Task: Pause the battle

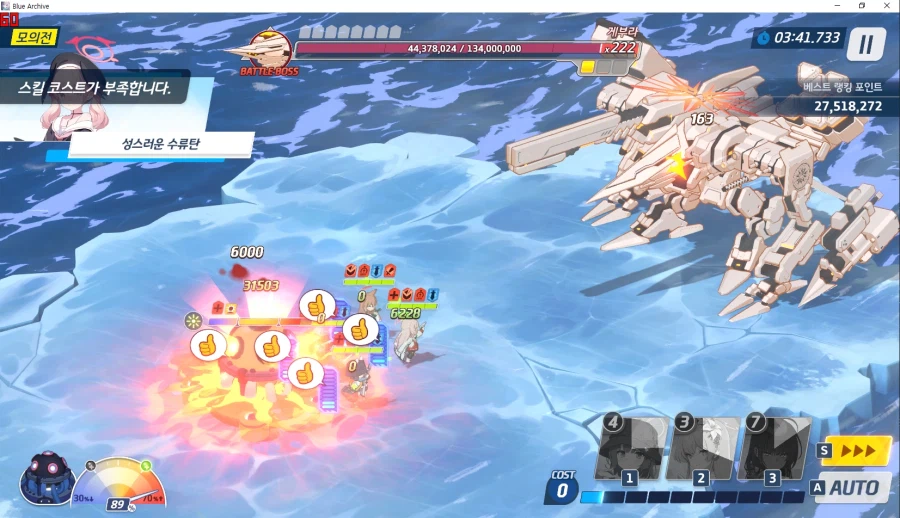Action: tap(865, 43)
